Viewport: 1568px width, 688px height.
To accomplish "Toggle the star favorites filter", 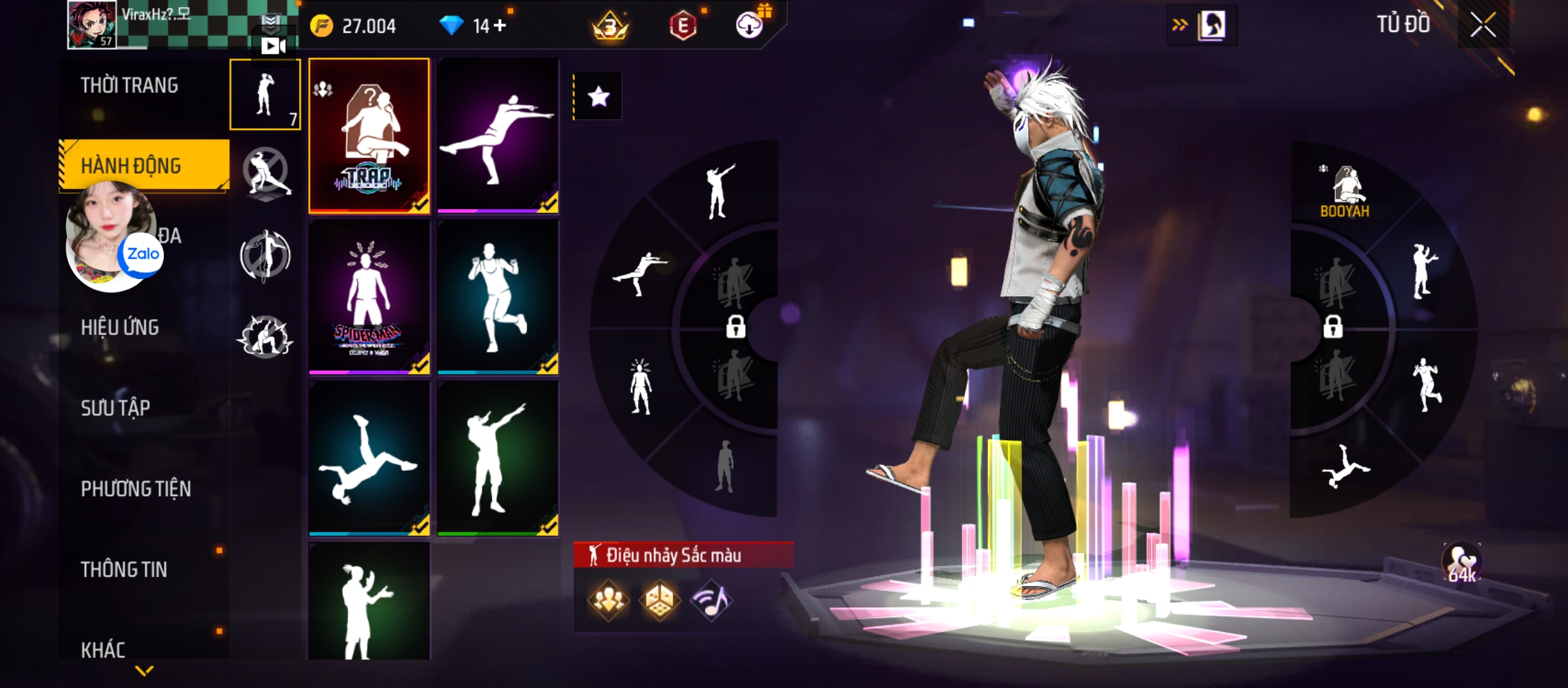I will click(x=599, y=97).
